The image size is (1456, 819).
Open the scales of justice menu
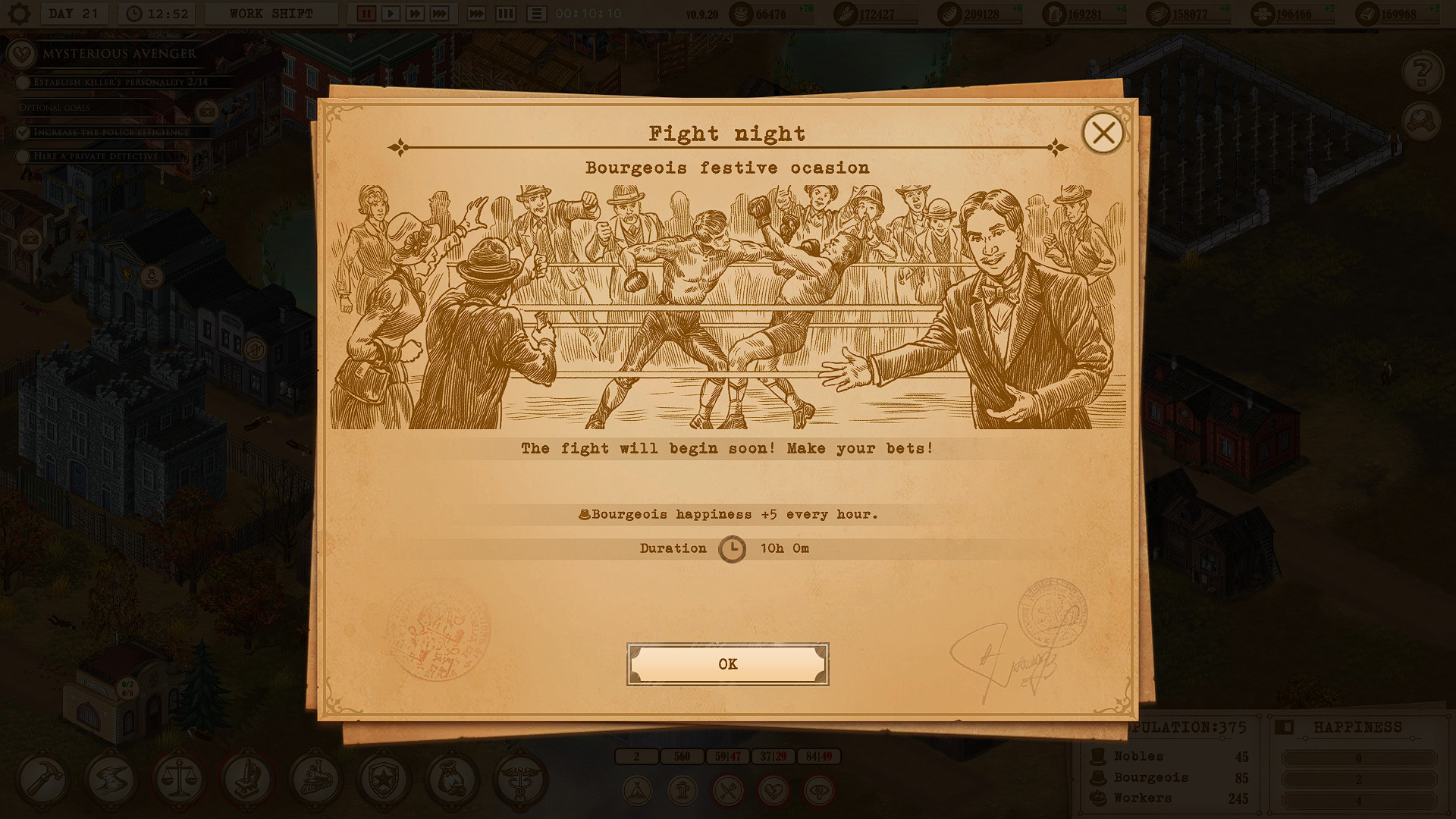pyautogui.click(x=179, y=780)
